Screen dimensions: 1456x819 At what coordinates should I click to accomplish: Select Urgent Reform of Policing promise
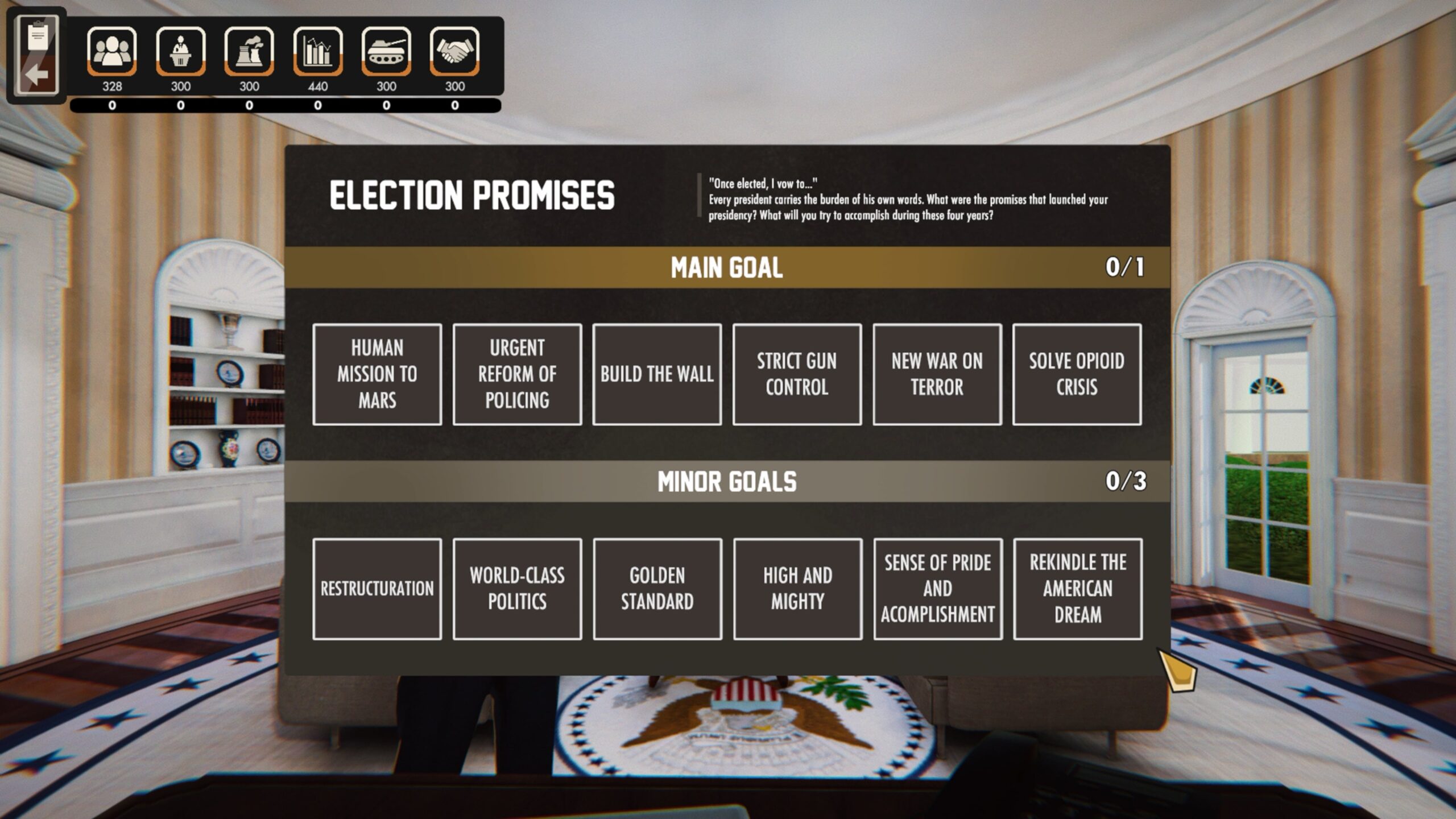(x=517, y=374)
